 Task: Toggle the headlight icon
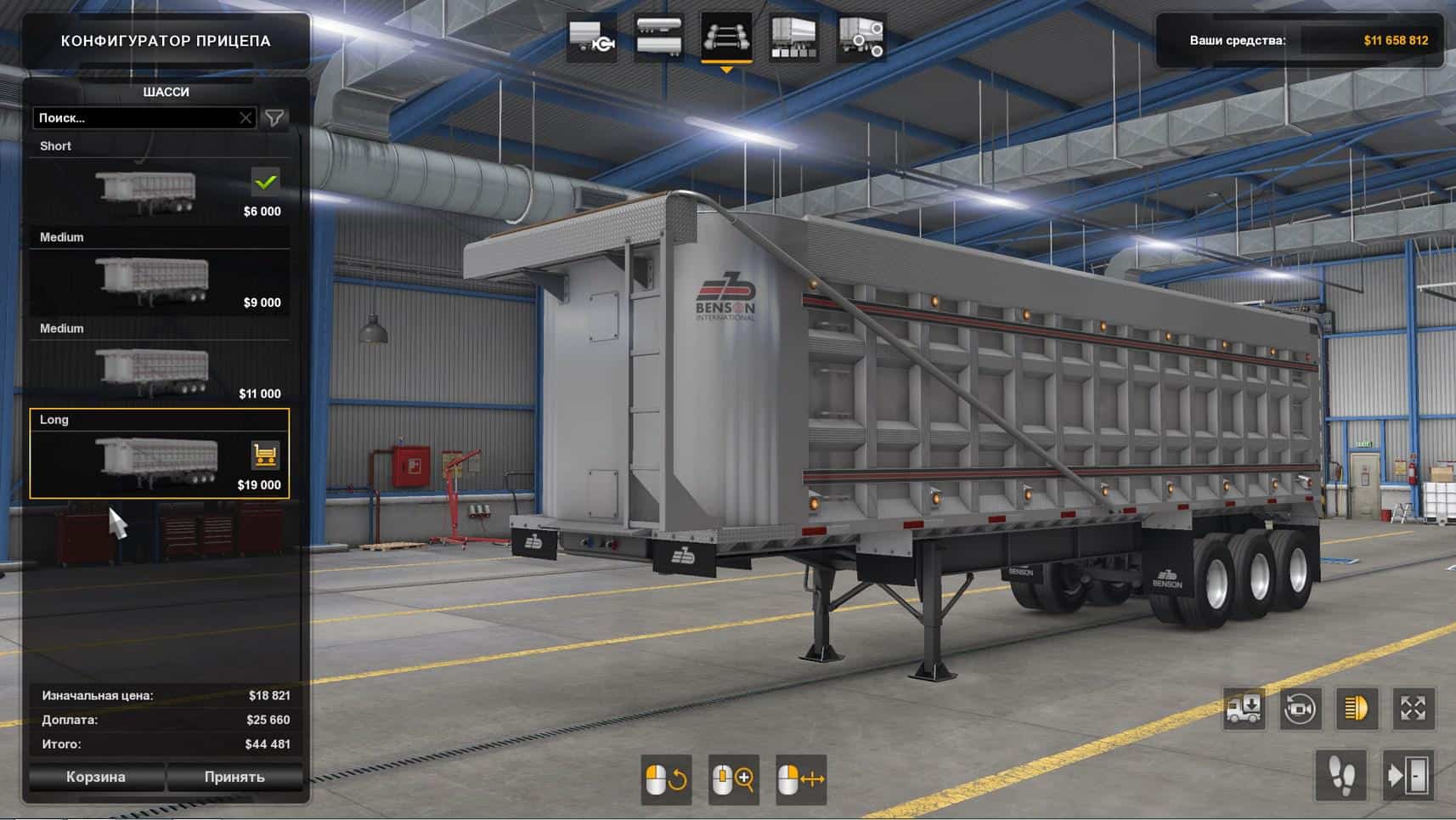(1357, 708)
